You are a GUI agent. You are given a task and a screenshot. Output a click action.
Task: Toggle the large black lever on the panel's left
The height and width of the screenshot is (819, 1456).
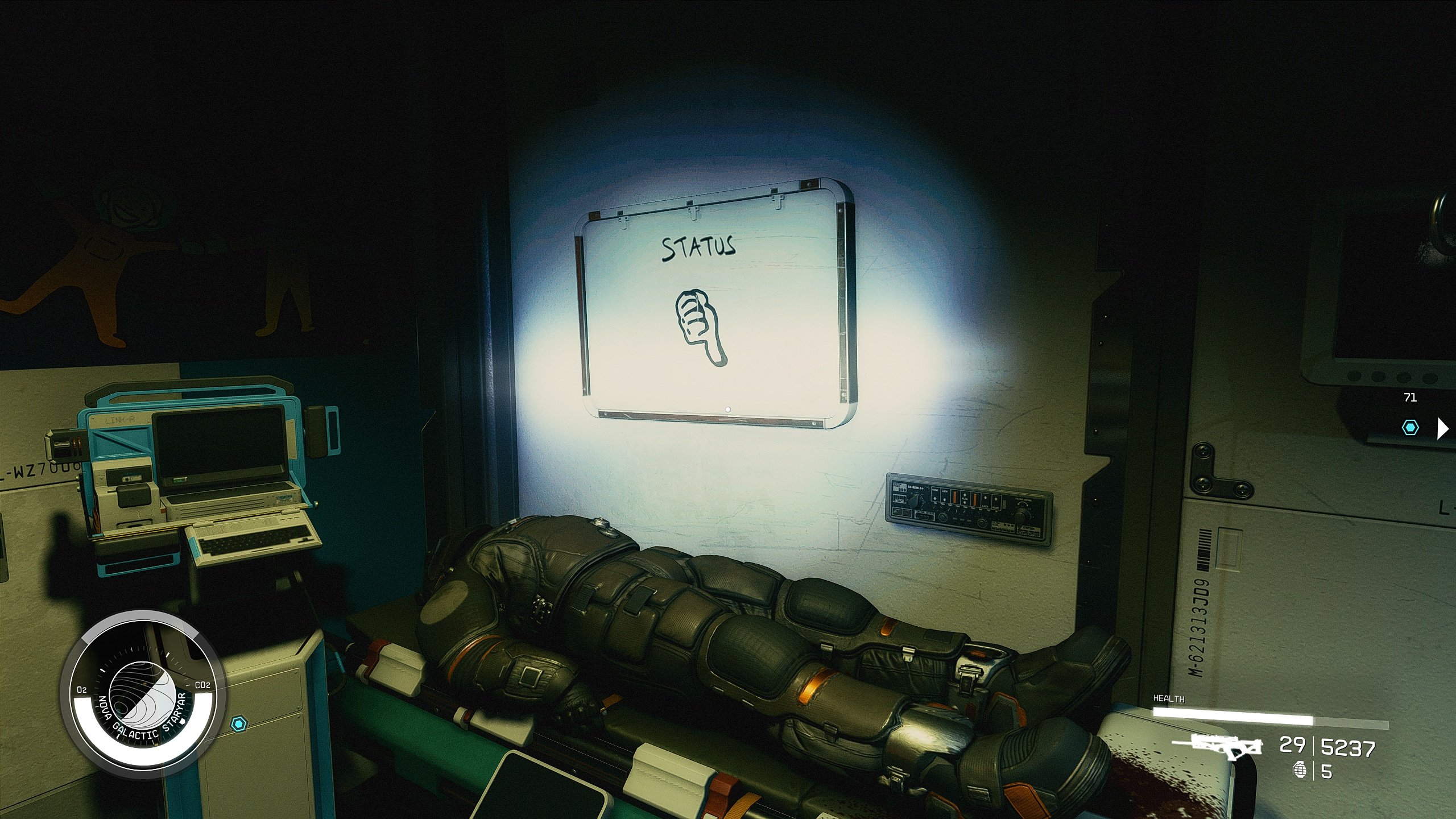coord(914,501)
